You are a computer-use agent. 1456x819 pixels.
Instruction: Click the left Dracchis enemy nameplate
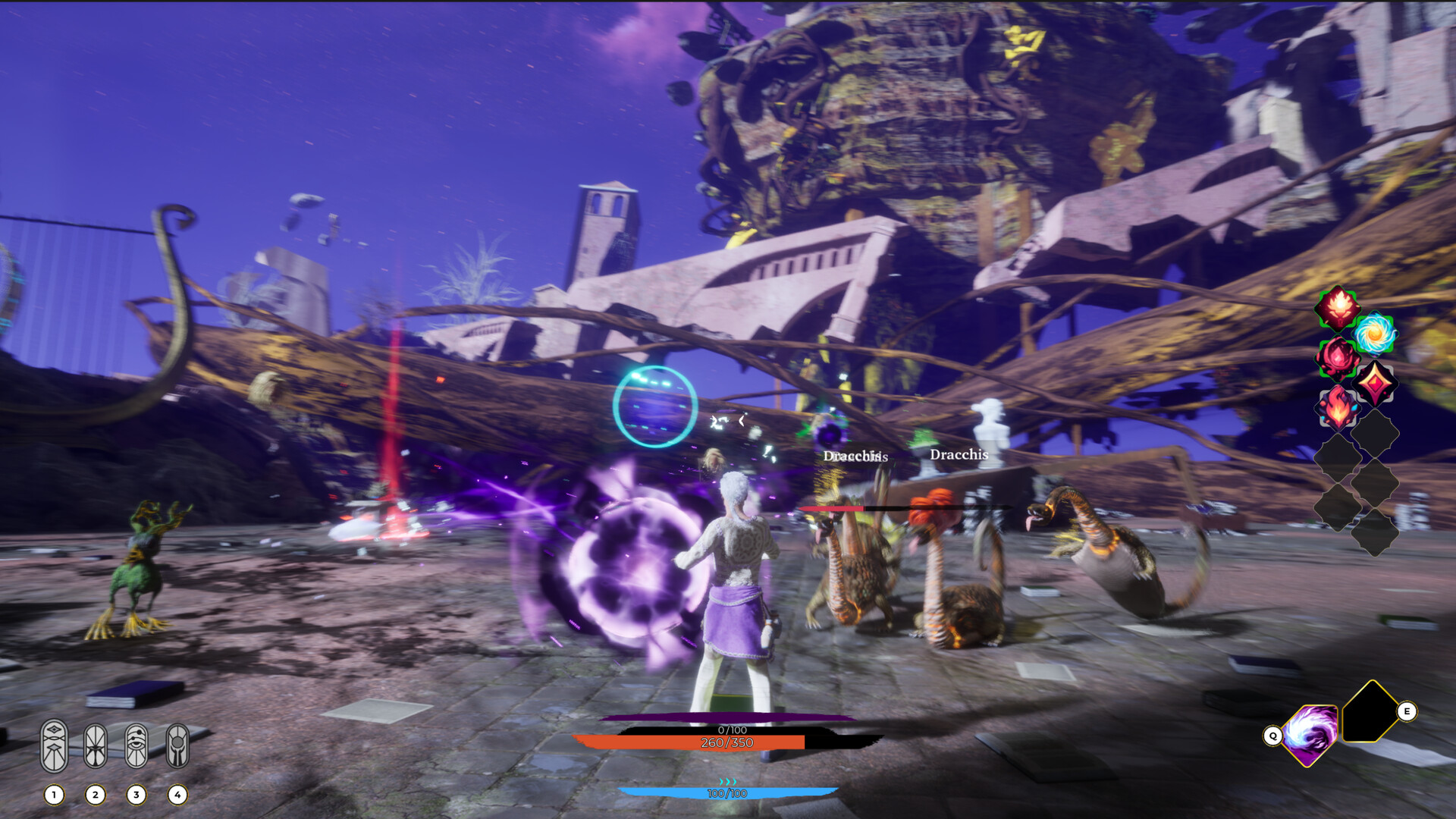tap(855, 457)
